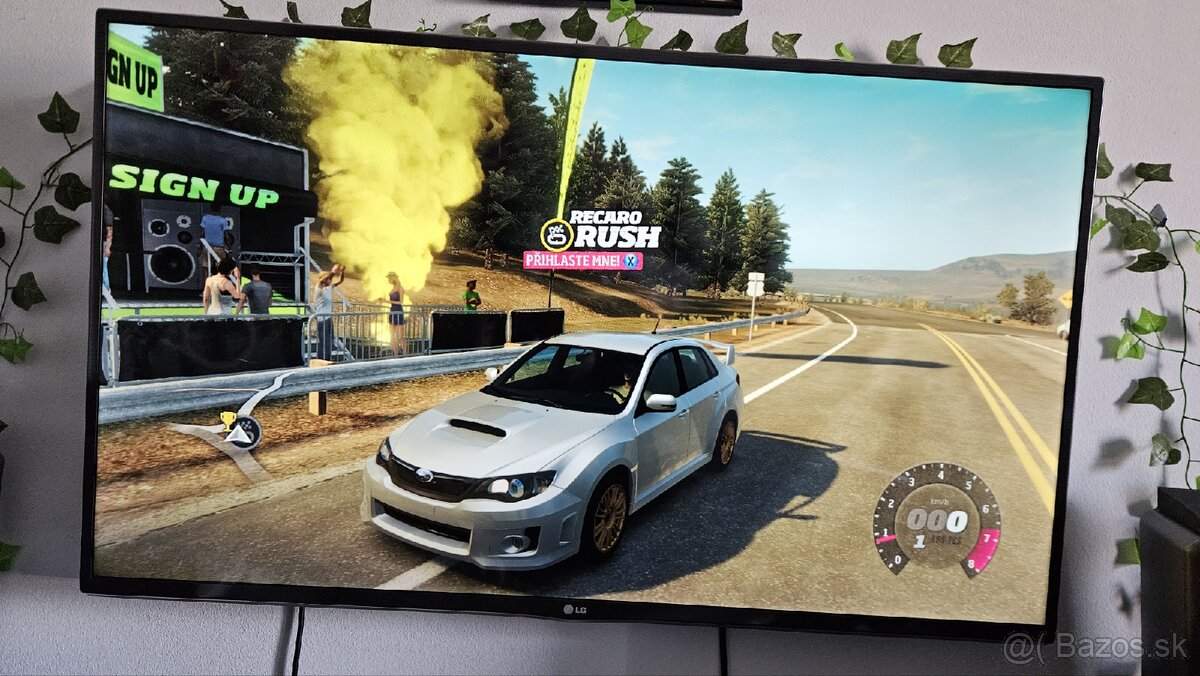Select the Recaro Rush event marker icon

[556, 235]
